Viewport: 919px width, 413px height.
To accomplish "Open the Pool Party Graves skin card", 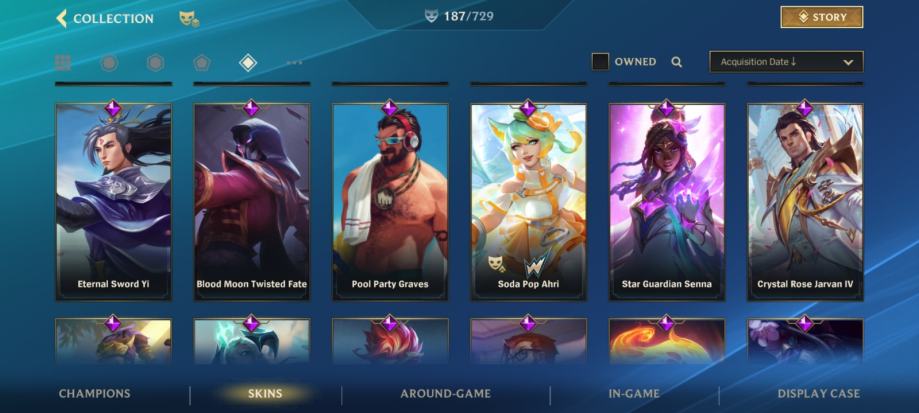I will (x=390, y=200).
